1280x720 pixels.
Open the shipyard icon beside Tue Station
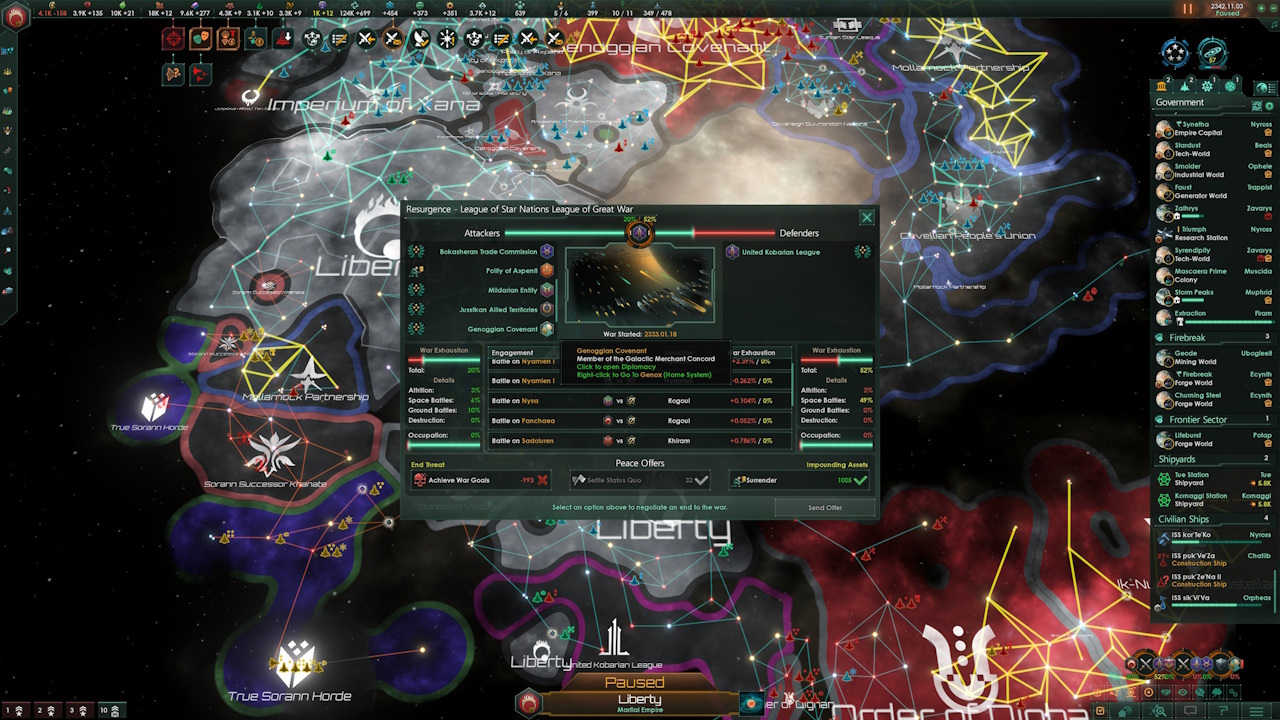(x=1164, y=479)
